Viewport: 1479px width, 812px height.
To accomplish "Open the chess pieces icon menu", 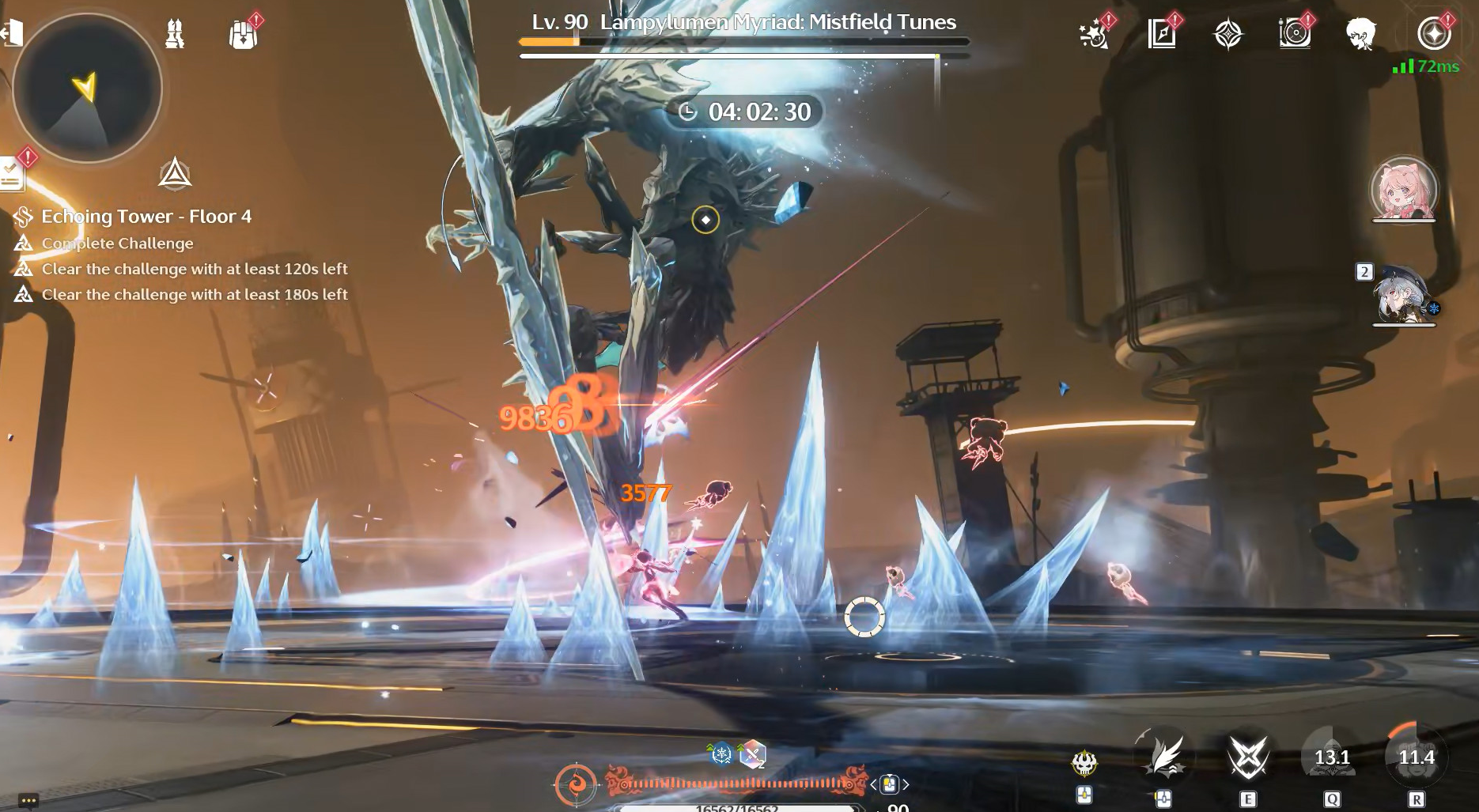I will [x=175, y=34].
